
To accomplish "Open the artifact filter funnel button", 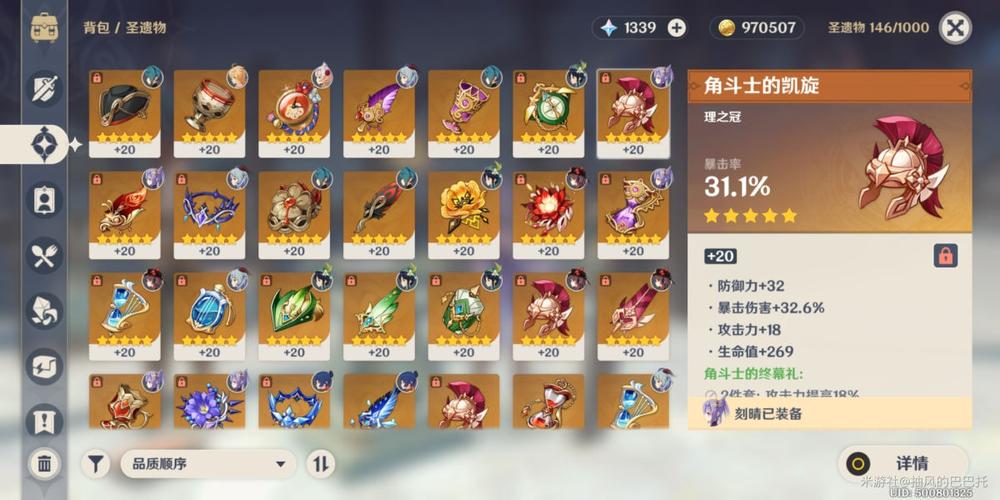I will click(x=96, y=463).
